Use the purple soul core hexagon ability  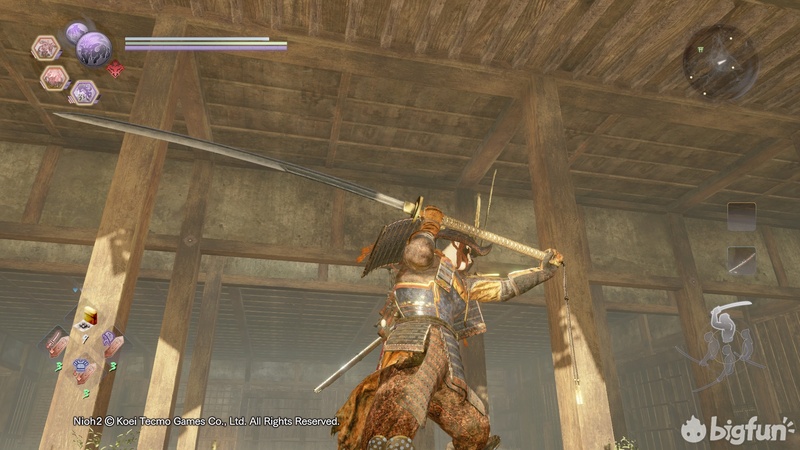point(84,92)
